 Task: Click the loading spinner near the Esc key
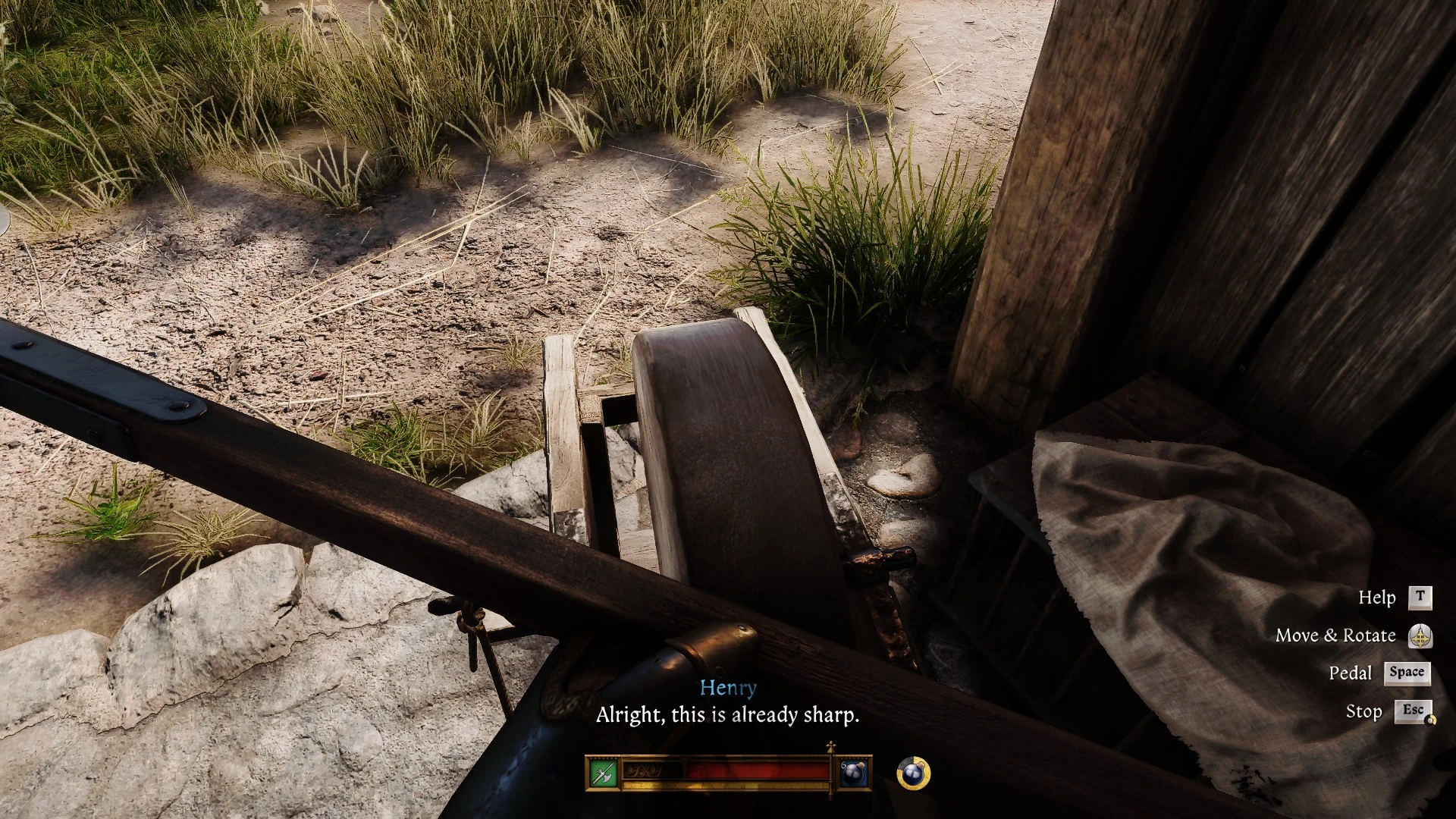pyautogui.click(x=1430, y=720)
